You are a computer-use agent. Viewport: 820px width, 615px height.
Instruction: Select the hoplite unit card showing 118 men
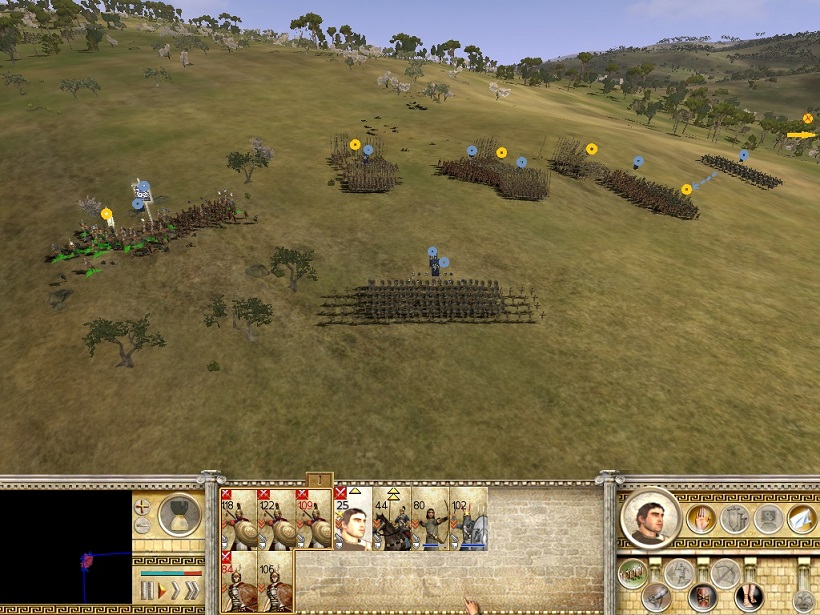[239, 518]
